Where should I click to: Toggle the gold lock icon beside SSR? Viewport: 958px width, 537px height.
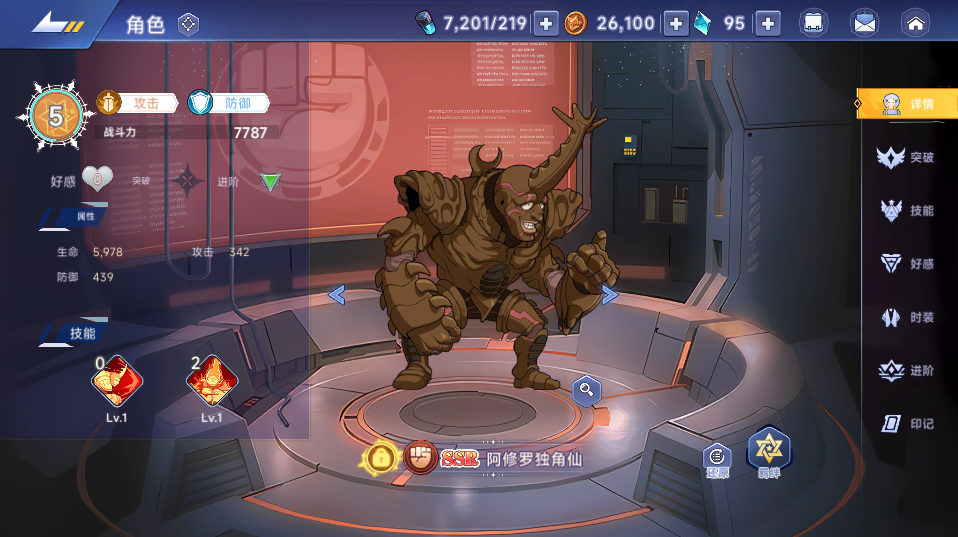381,459
